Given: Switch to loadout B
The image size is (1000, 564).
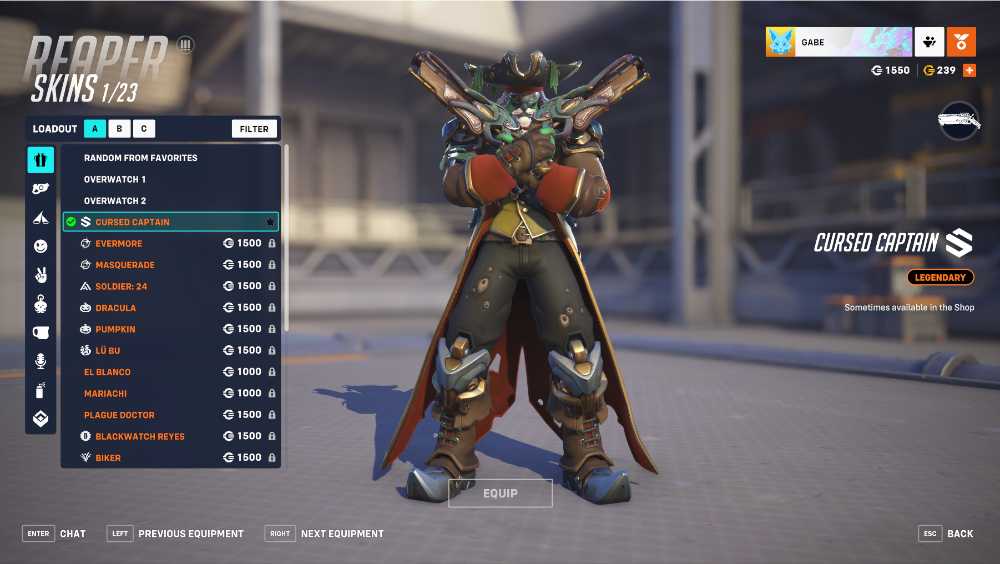Looking at the screenshot, I should 119,129.
